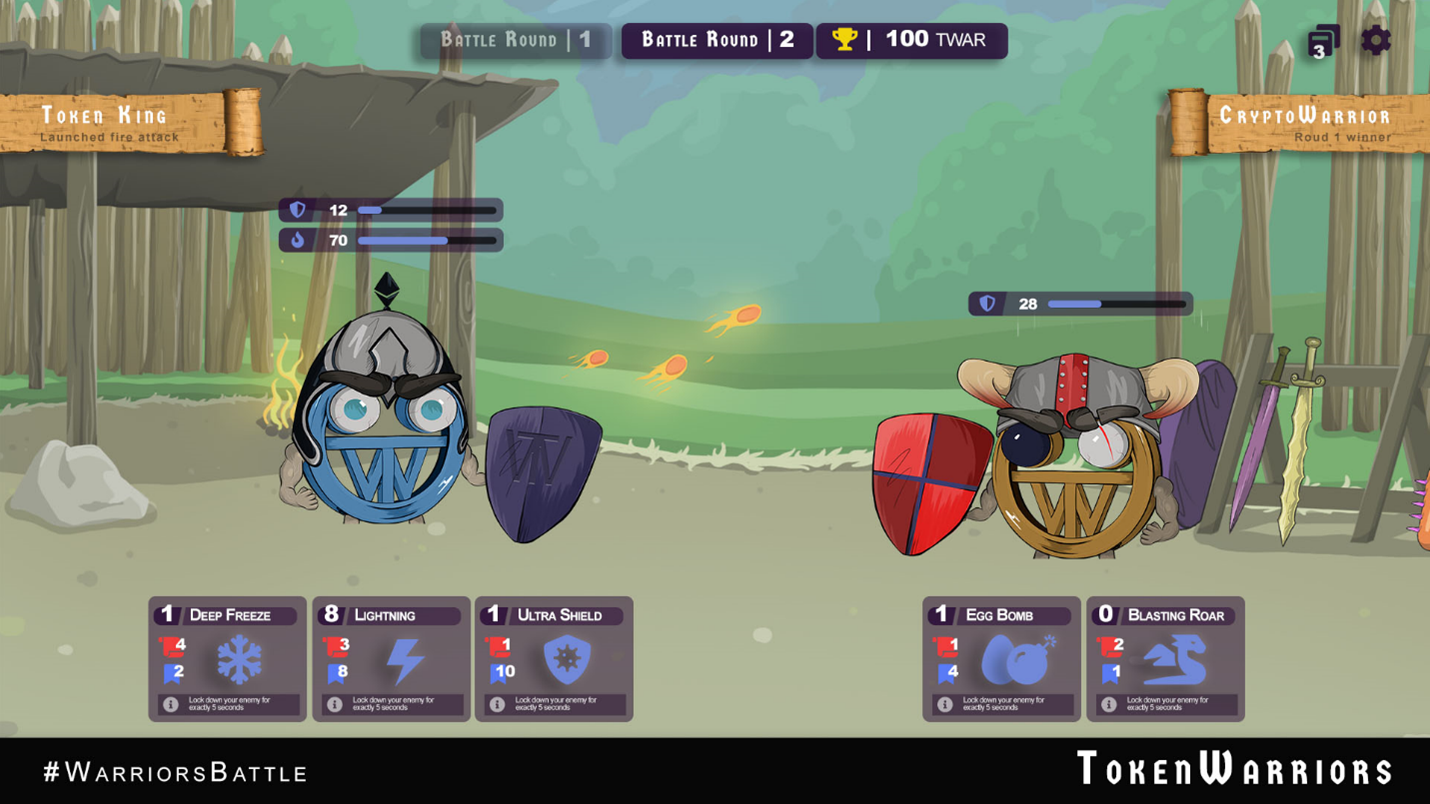Switch to the Battle Round 2 tab
Viewport: 1430px width, 804px height.
coord(714,40)
